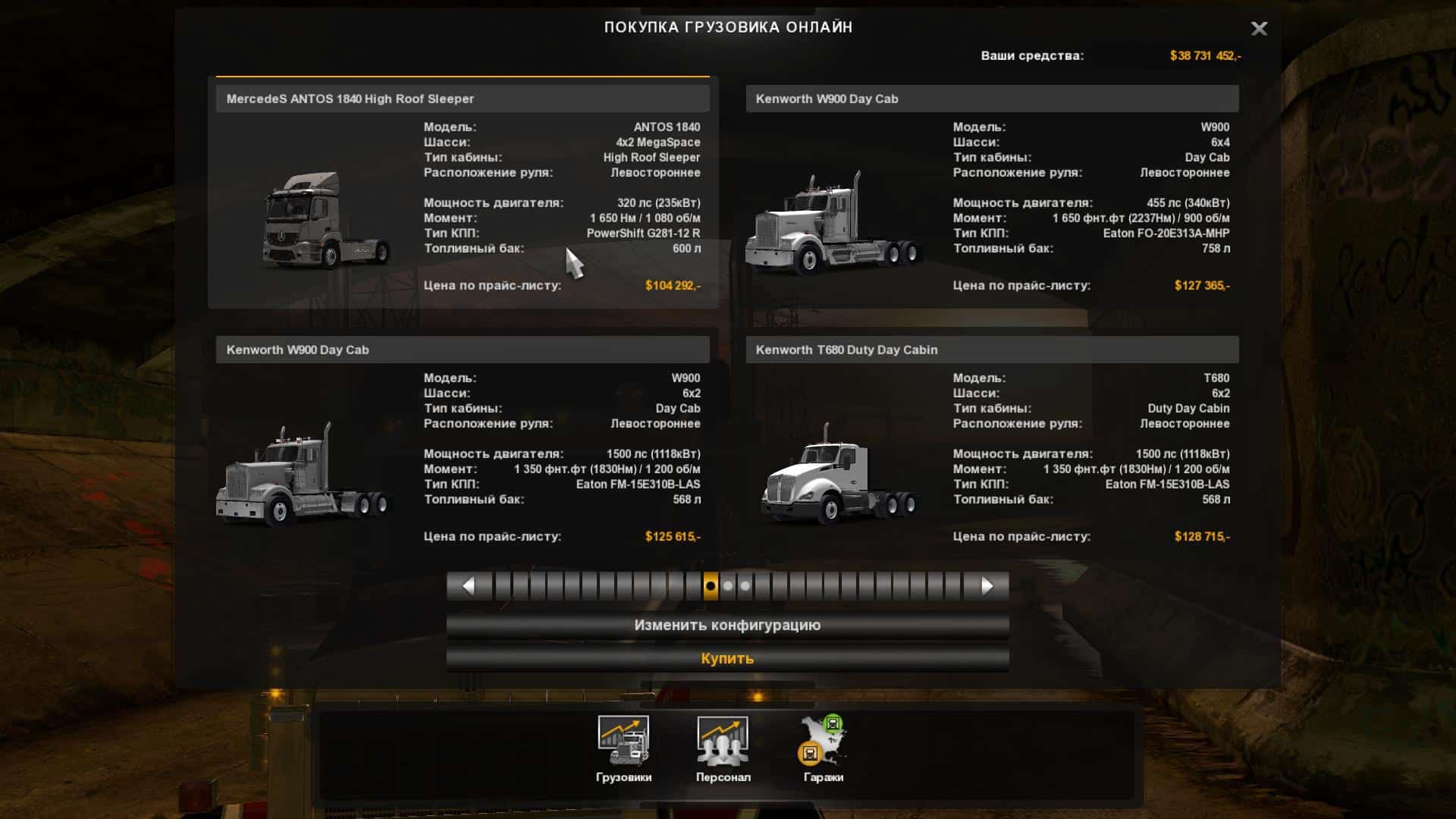Select the Kenworth T680 Duty Day Cabin listing

coord(992,350)
